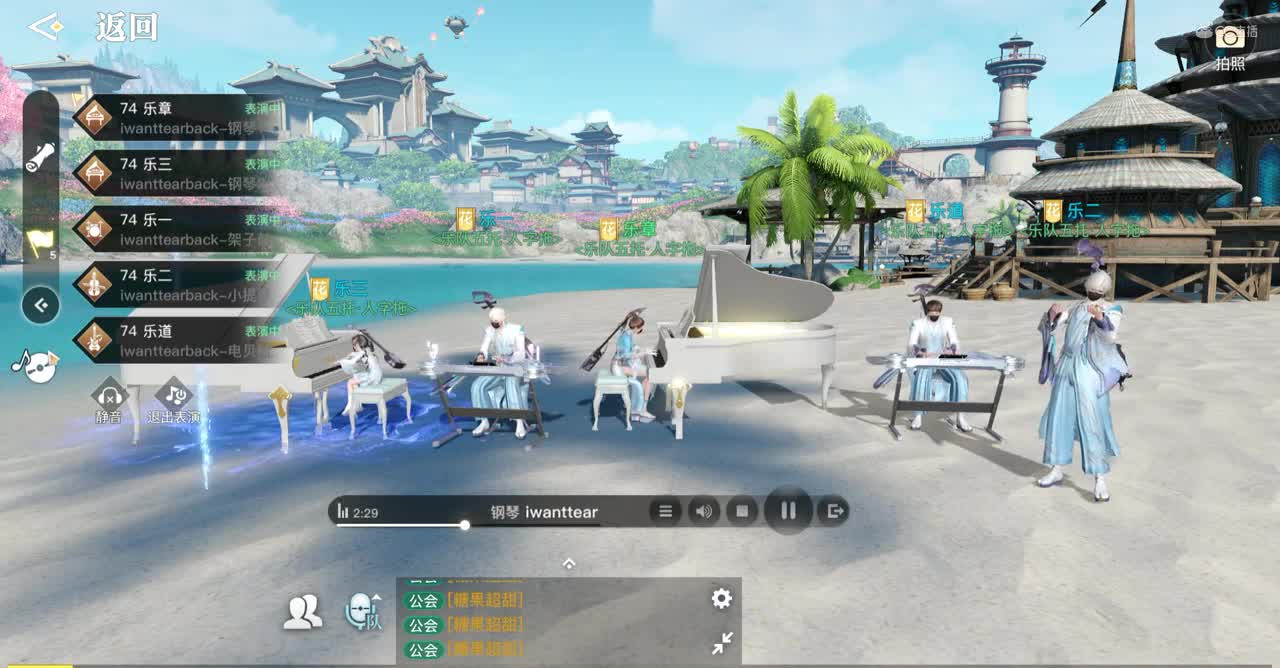The width and height of the screenshot is (1280, 668).
Task: Click the exit arrow on the music player
Action: (x=832, y=512)
